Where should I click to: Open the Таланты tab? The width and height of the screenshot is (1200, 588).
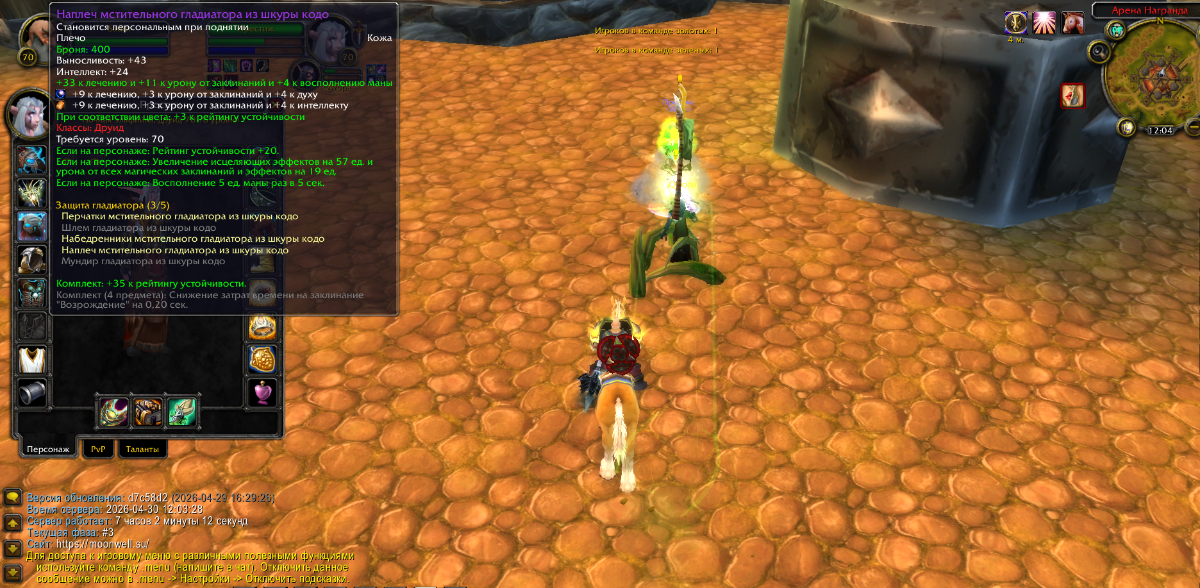(142, 450)
